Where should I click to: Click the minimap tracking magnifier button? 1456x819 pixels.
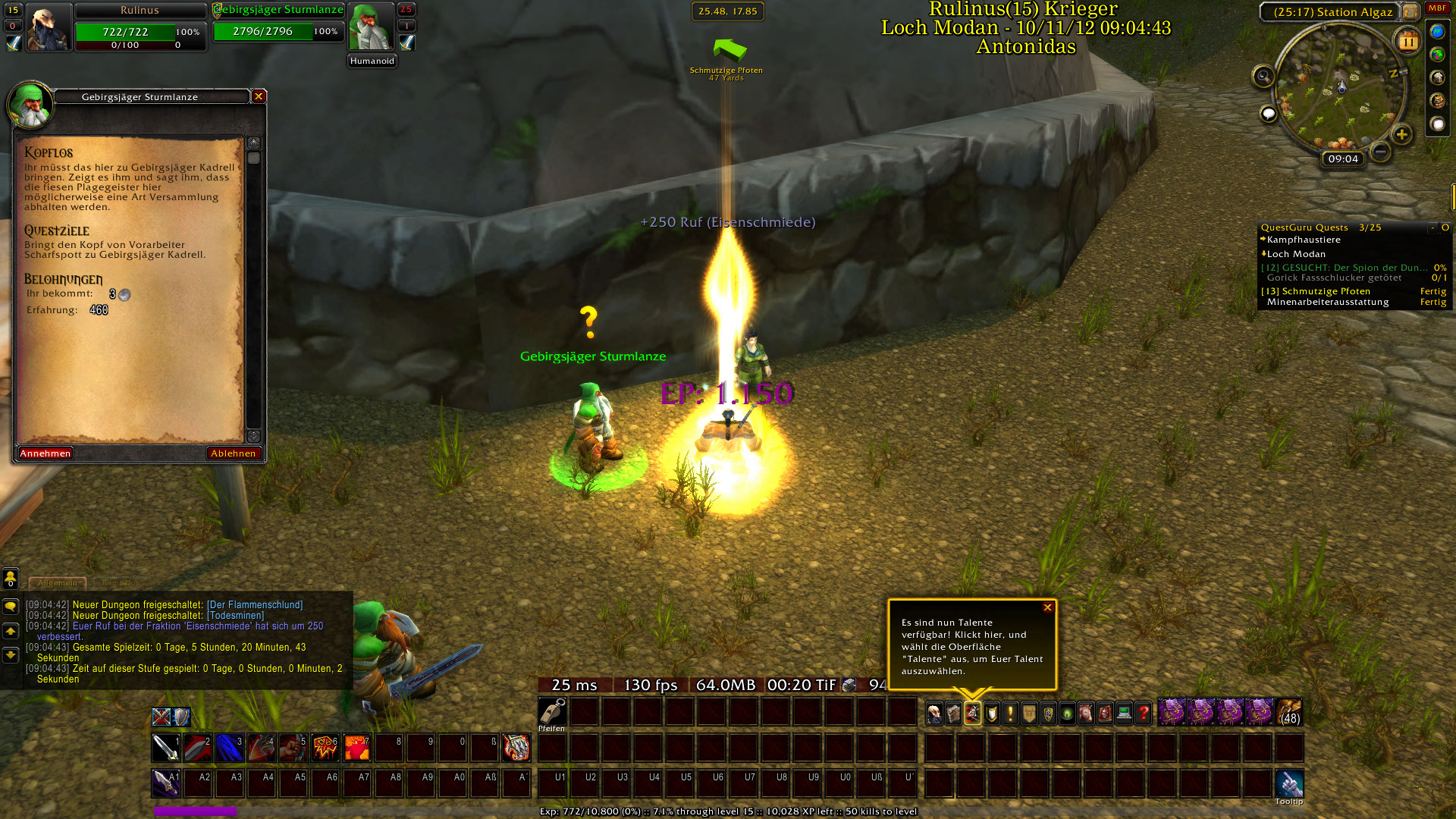1263,76
